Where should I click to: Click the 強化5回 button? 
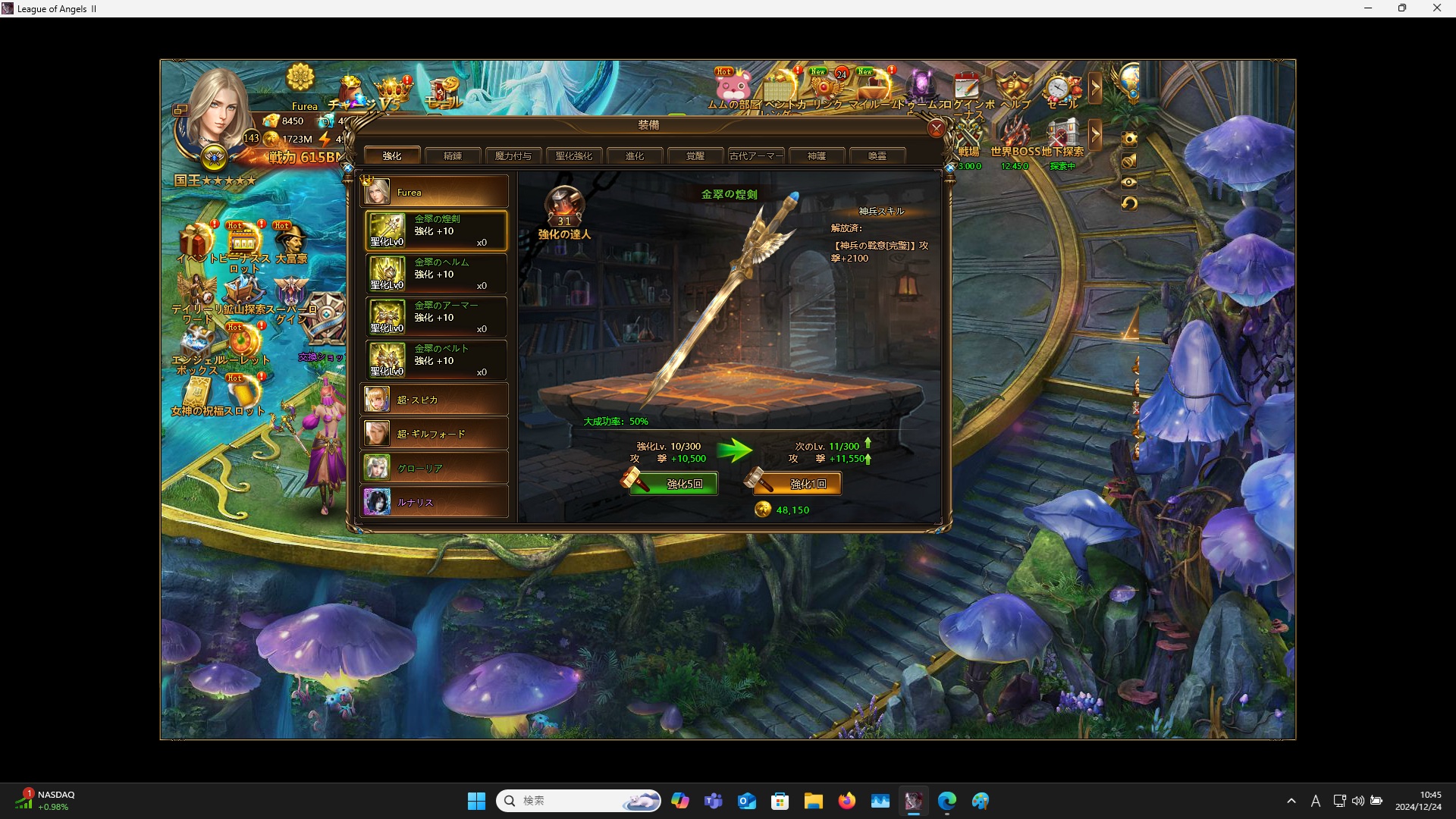(673, 484)
